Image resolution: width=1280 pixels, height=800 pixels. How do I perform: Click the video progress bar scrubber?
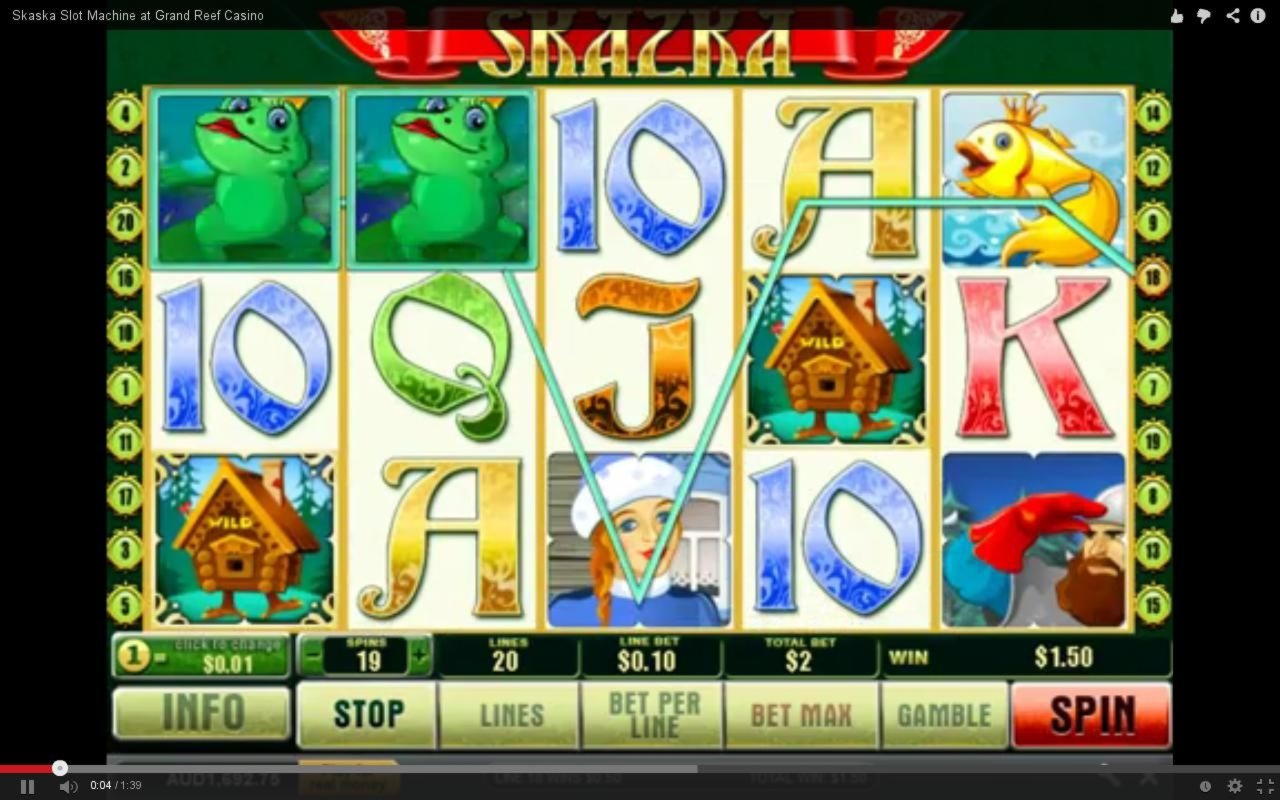pyautogui.click(x=60, y=768)
